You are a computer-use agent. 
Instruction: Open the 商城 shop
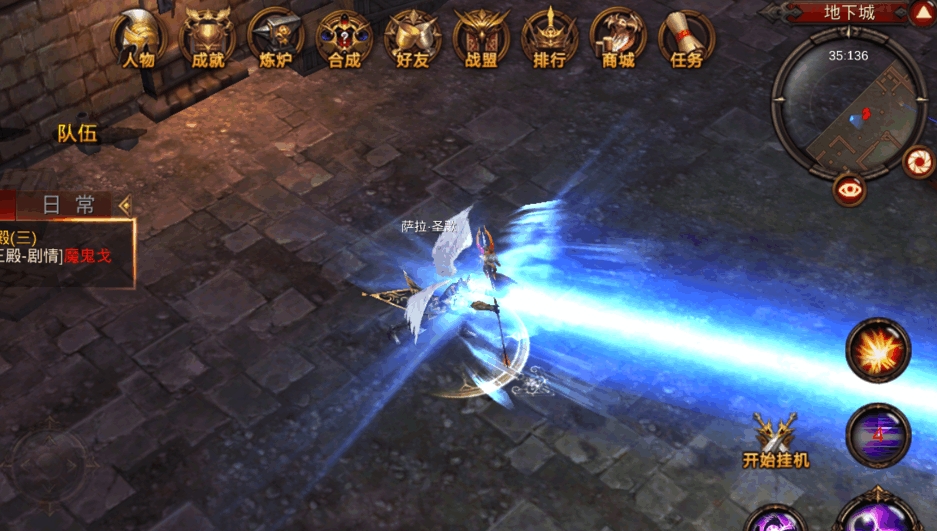click(x=618, y=39)
